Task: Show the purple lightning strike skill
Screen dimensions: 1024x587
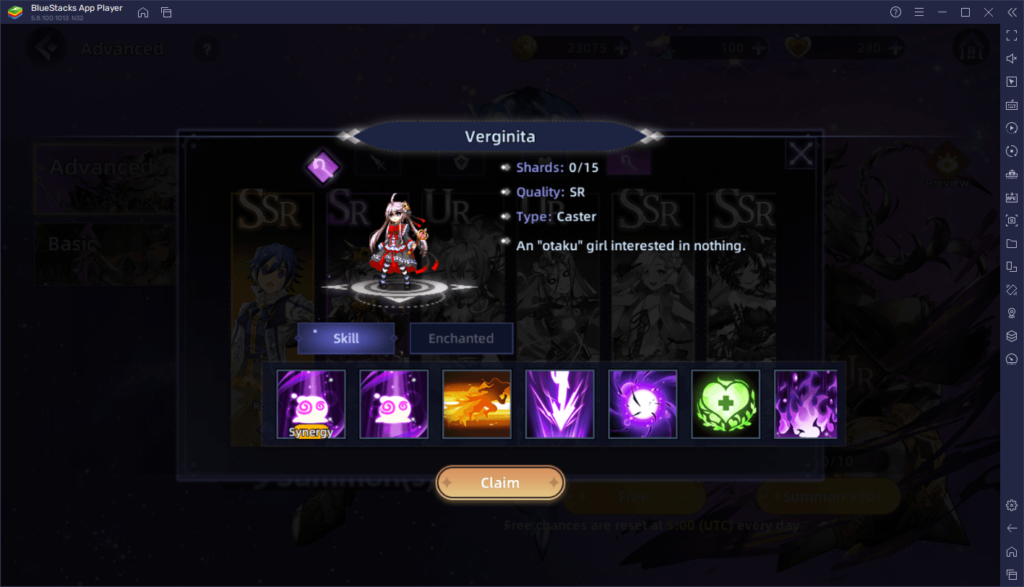Action: (560, 404)
